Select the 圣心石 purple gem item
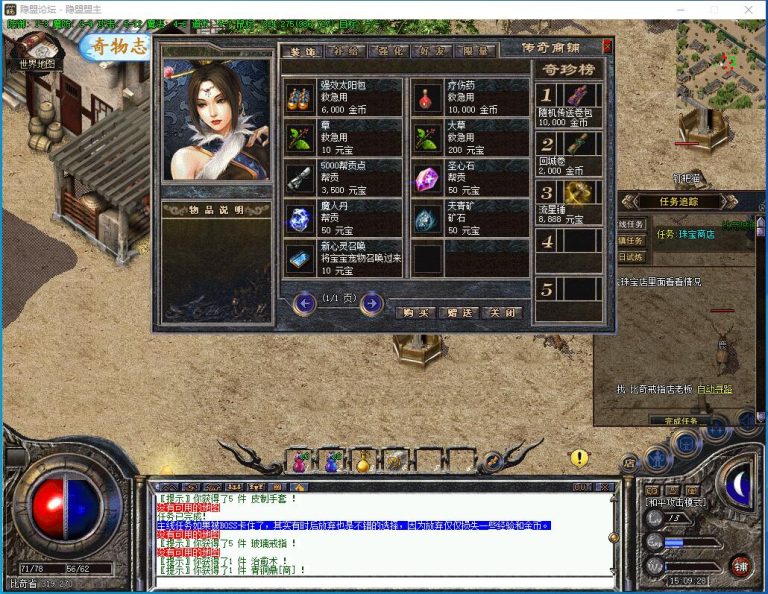Viewport: 768px width, 594px height. 470,178
